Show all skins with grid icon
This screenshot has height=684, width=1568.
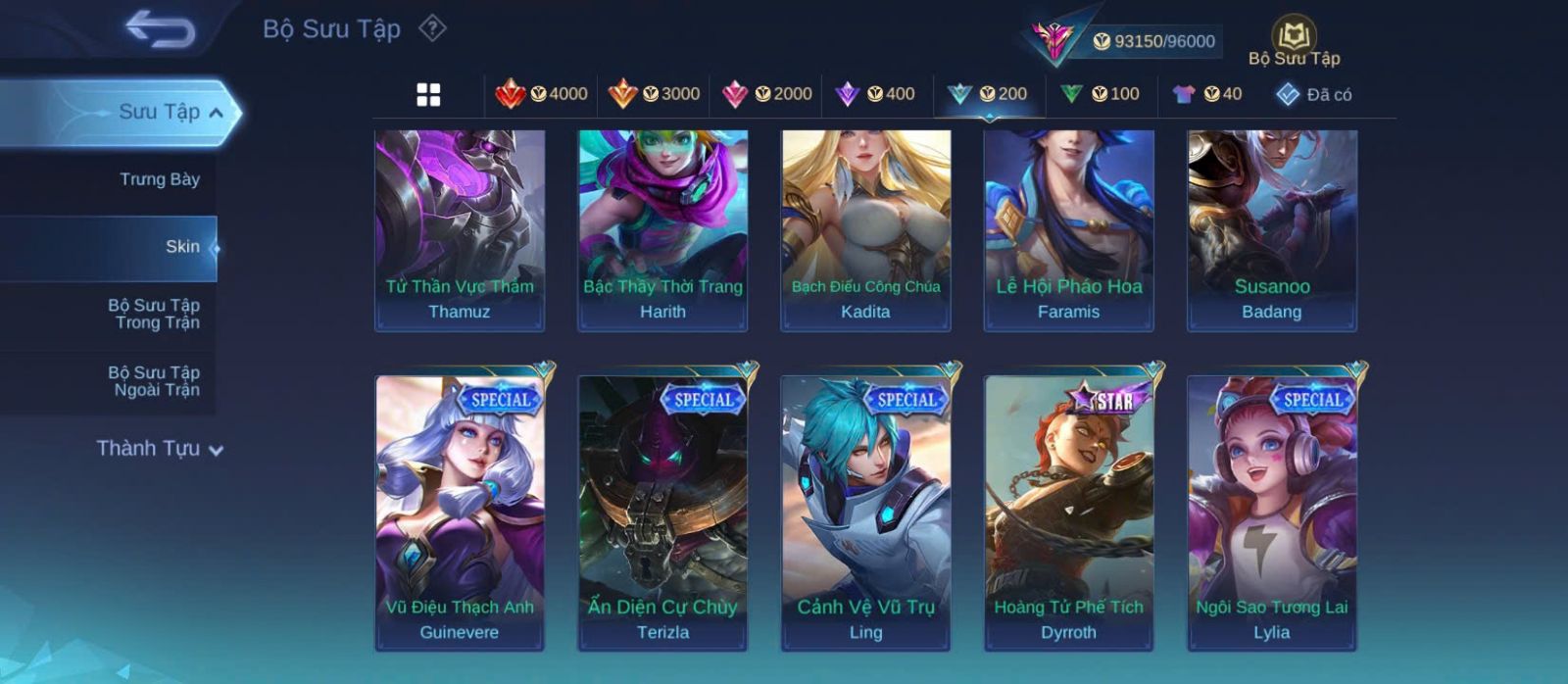[x=428, y=94]
